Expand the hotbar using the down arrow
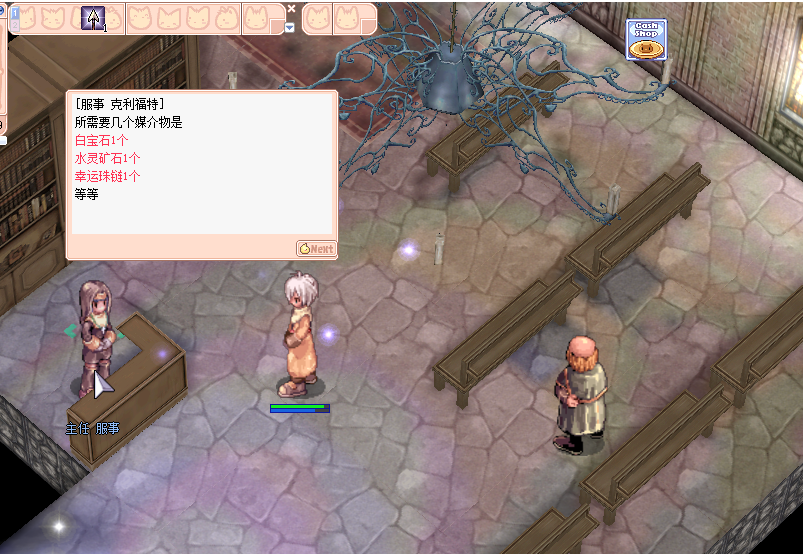 point(290,27)
